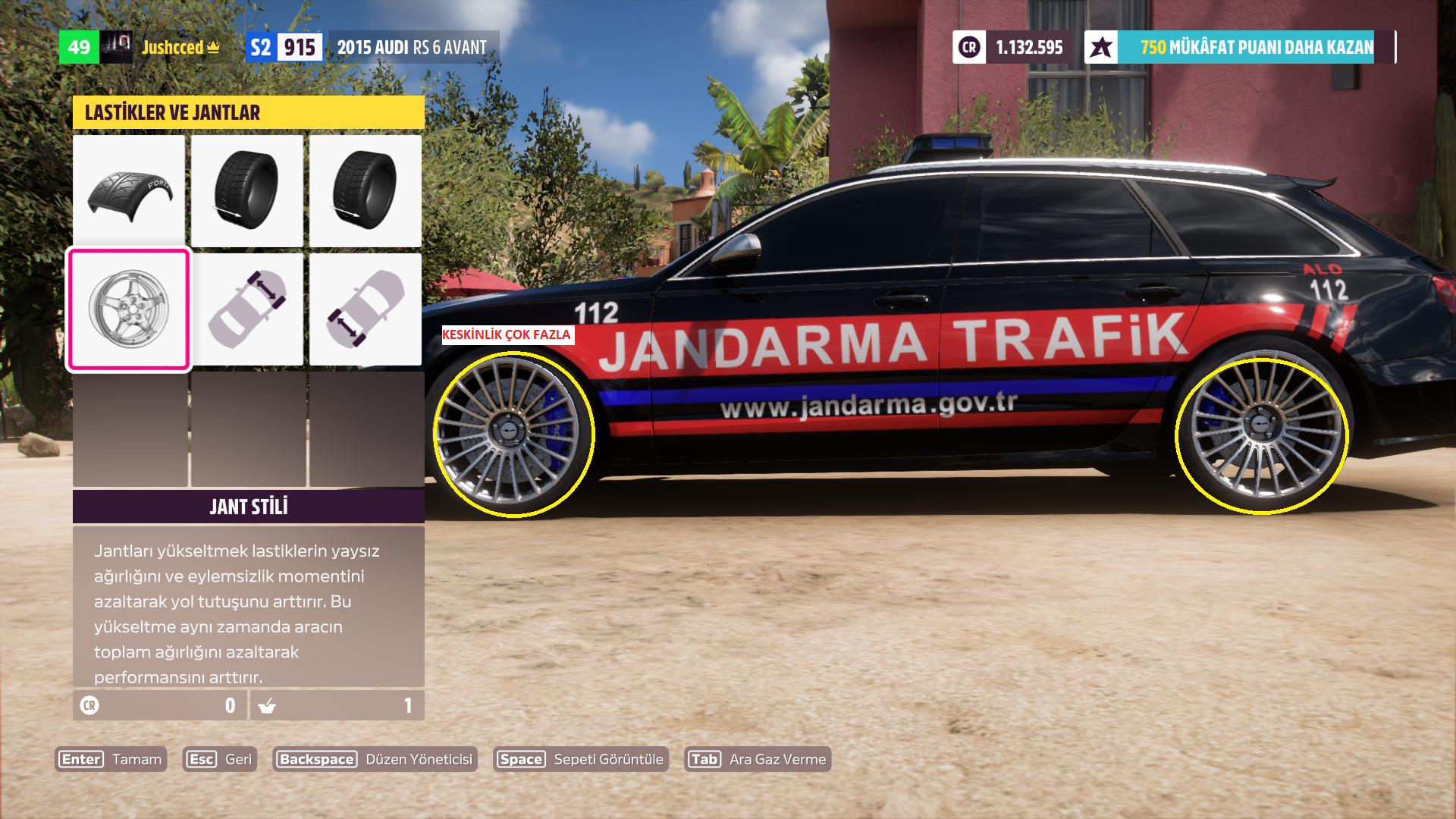Open track width tile with arrow on lower axle

(366, 309)
